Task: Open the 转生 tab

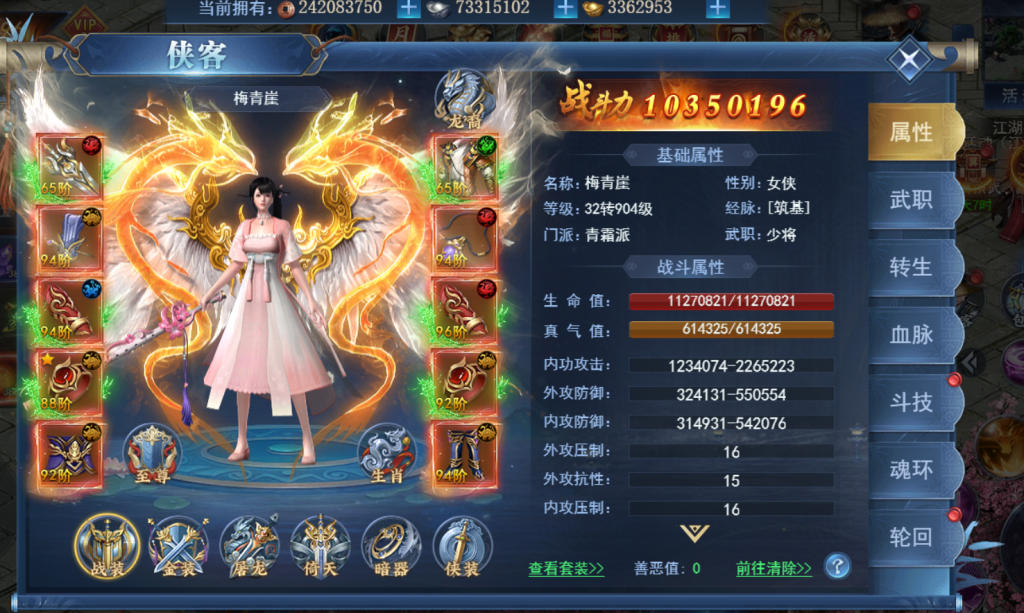Action: [x=911, y=268]
